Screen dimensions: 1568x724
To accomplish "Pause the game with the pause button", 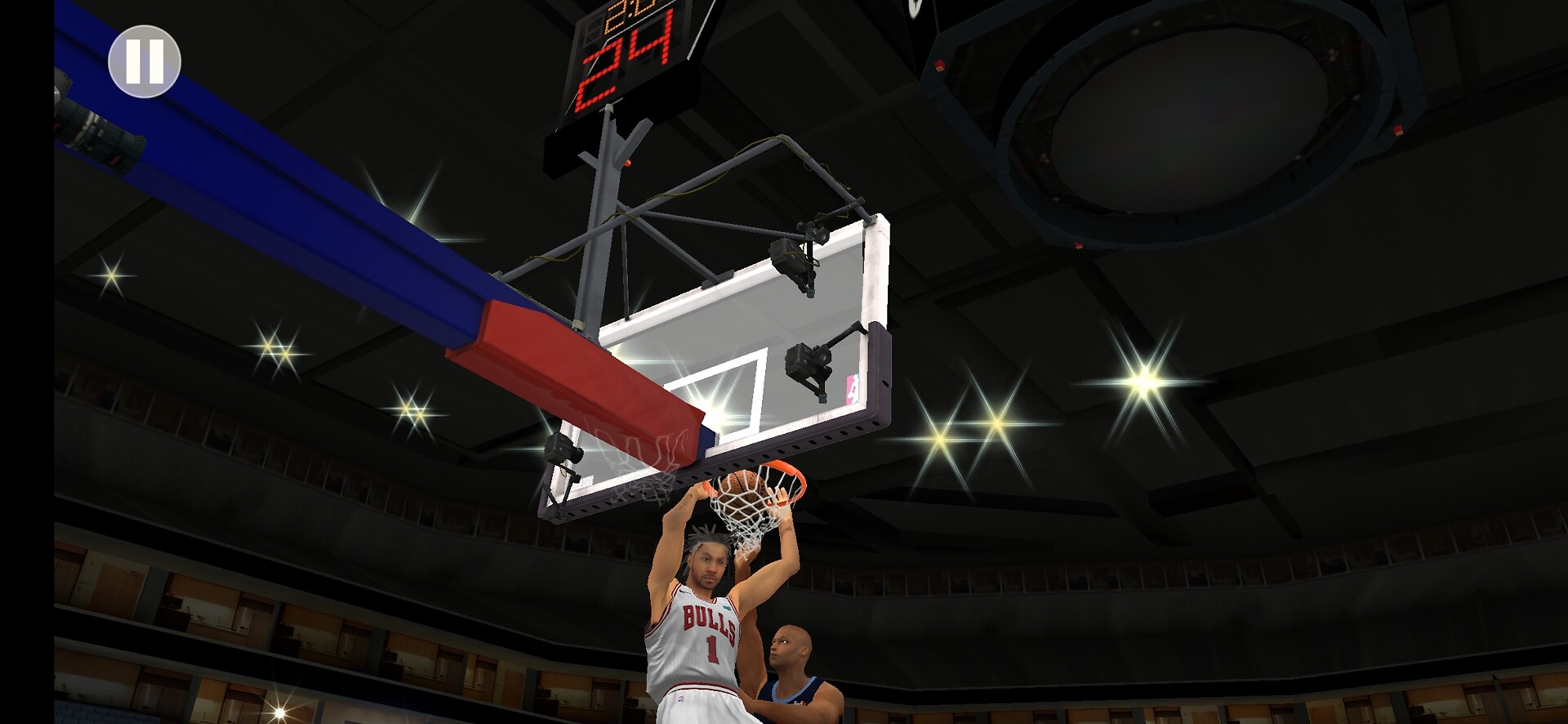I will (x=145, y=61).
